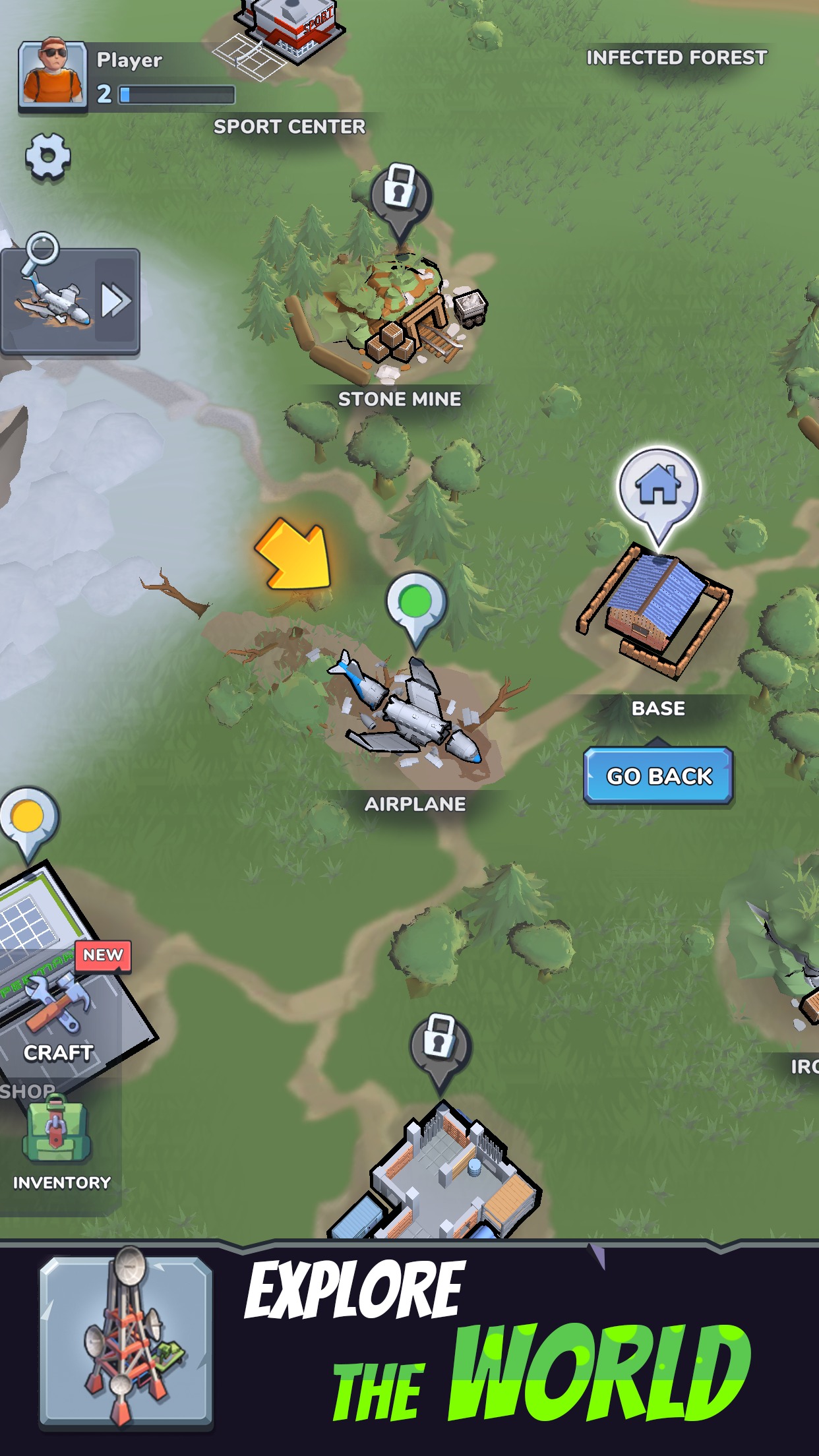Tap the Base home map marker
Image resolution: width=819 pixels, height=1456 pixels.
click(657, 489)
